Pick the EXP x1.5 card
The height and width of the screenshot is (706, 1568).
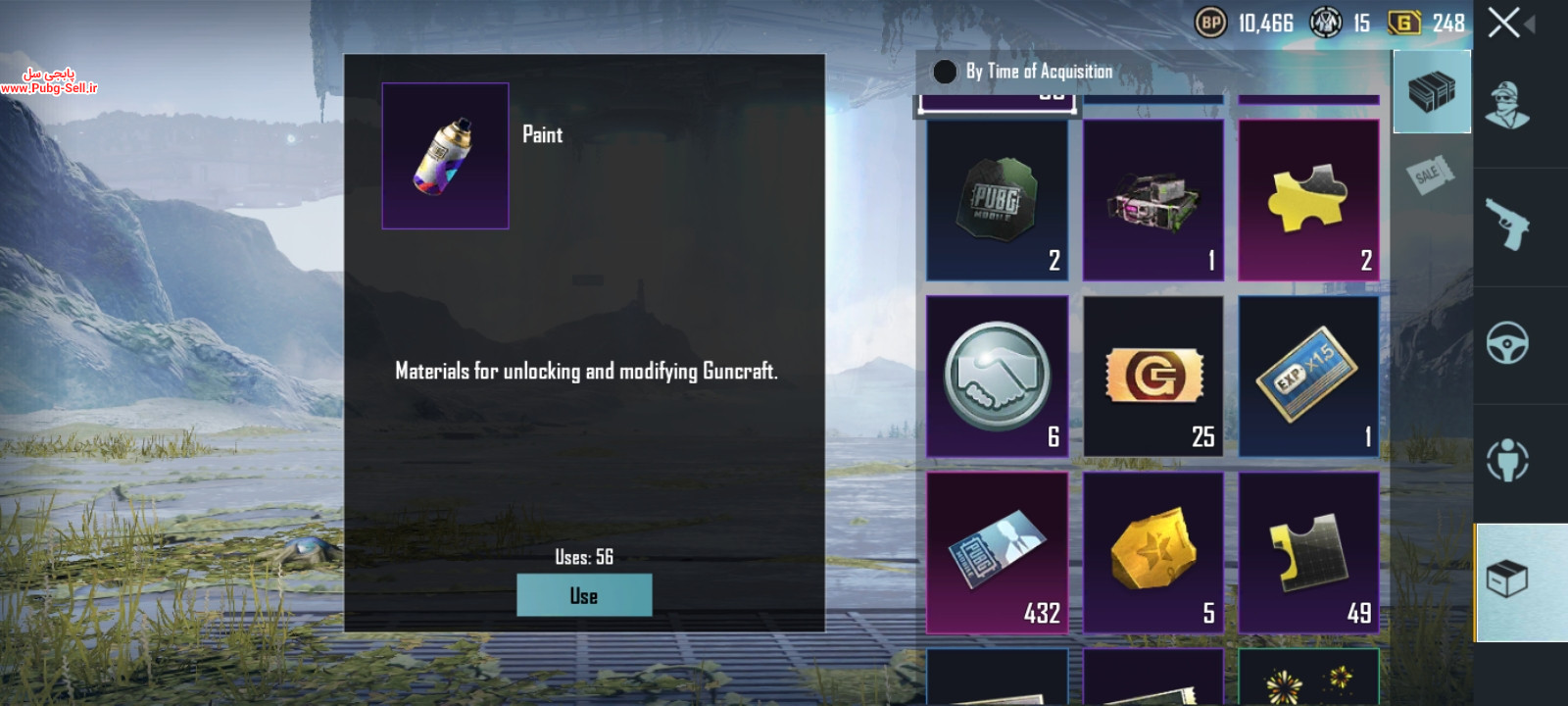[x=1308, y=377]
